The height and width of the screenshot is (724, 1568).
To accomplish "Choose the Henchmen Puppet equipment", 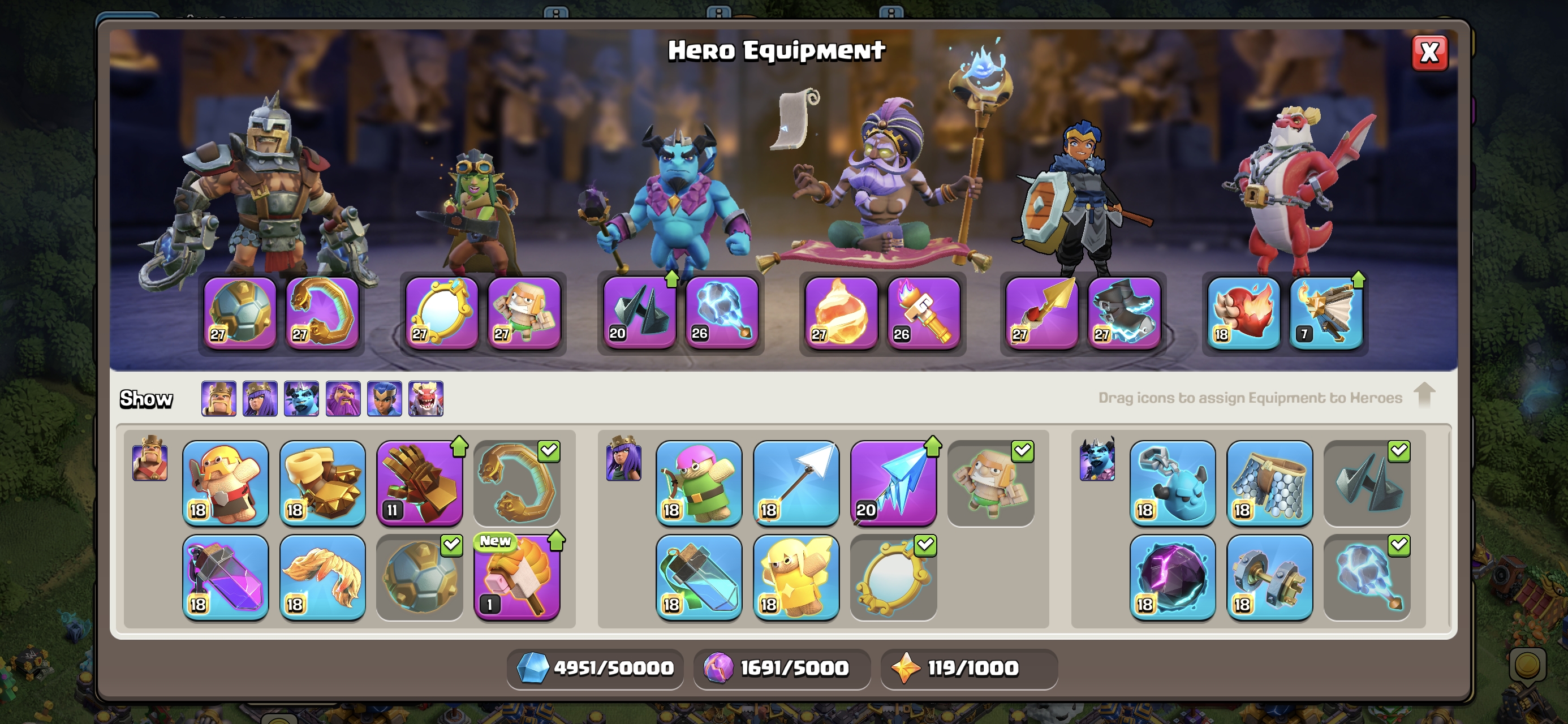I will (1173, 482).
